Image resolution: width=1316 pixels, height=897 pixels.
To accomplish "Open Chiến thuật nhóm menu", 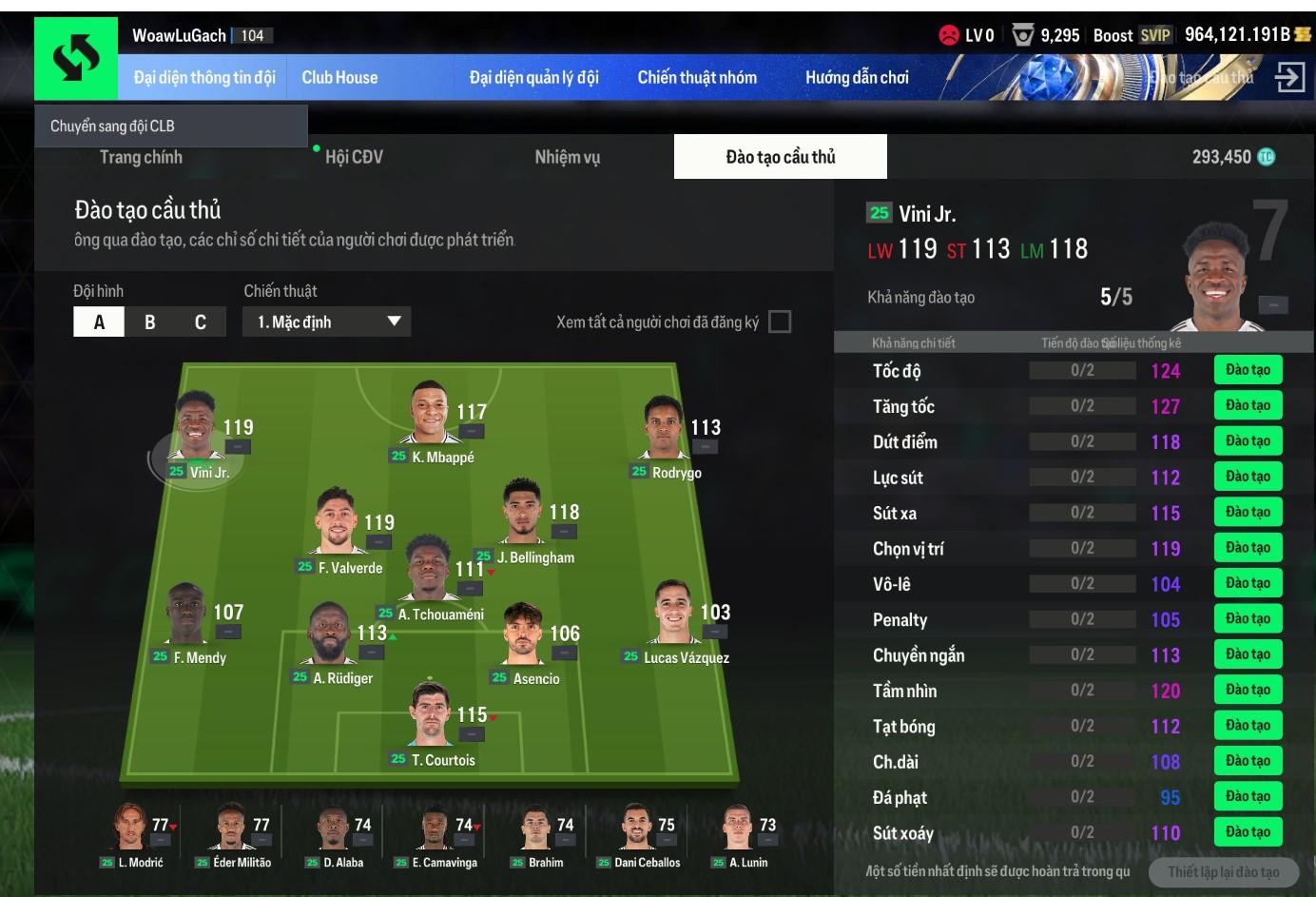I will coord(697,78).
